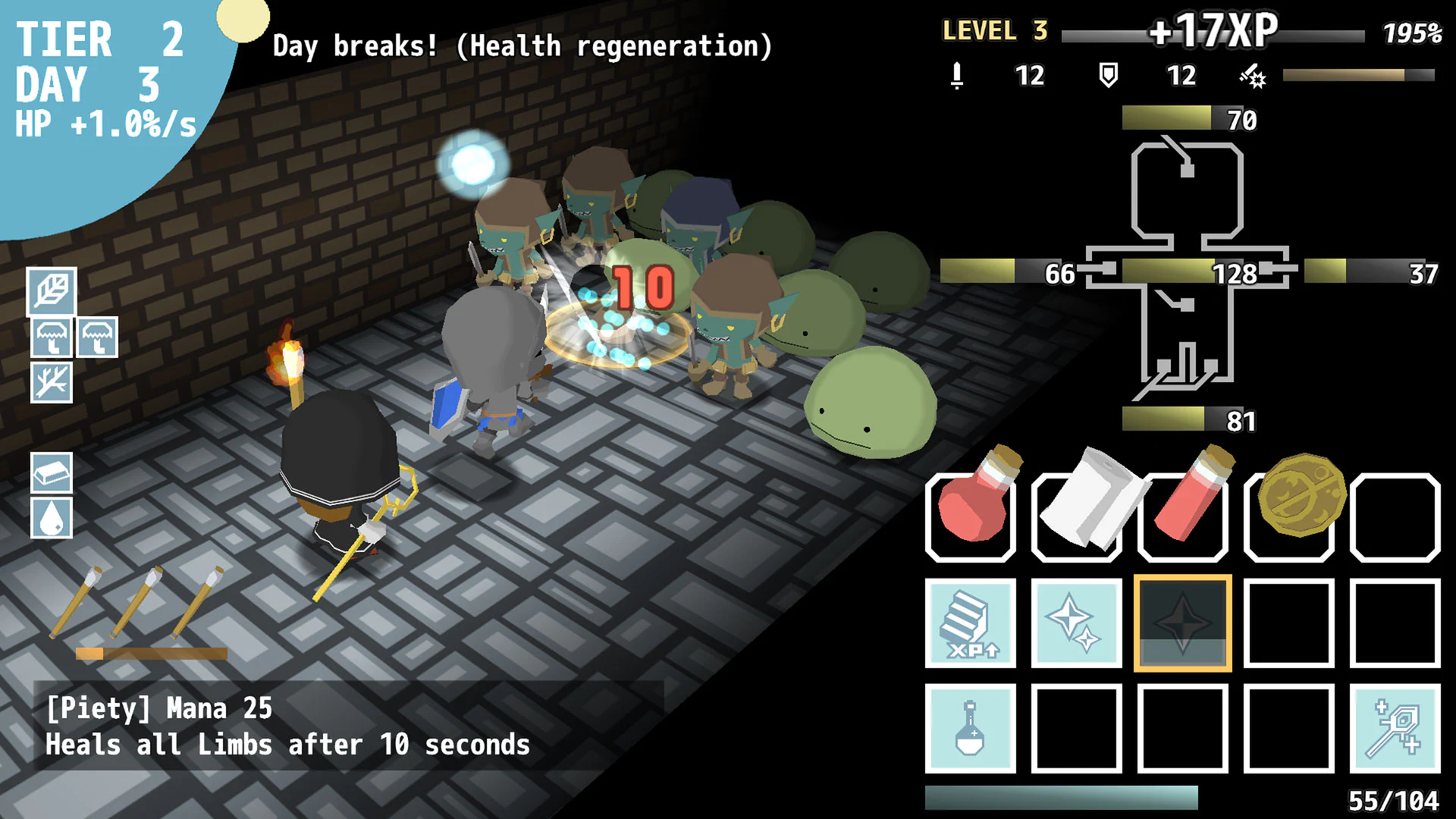Toggle the second mushroom umbrella icon
Viewport: 1456px width, 819px height.
(x=98, y=338)
